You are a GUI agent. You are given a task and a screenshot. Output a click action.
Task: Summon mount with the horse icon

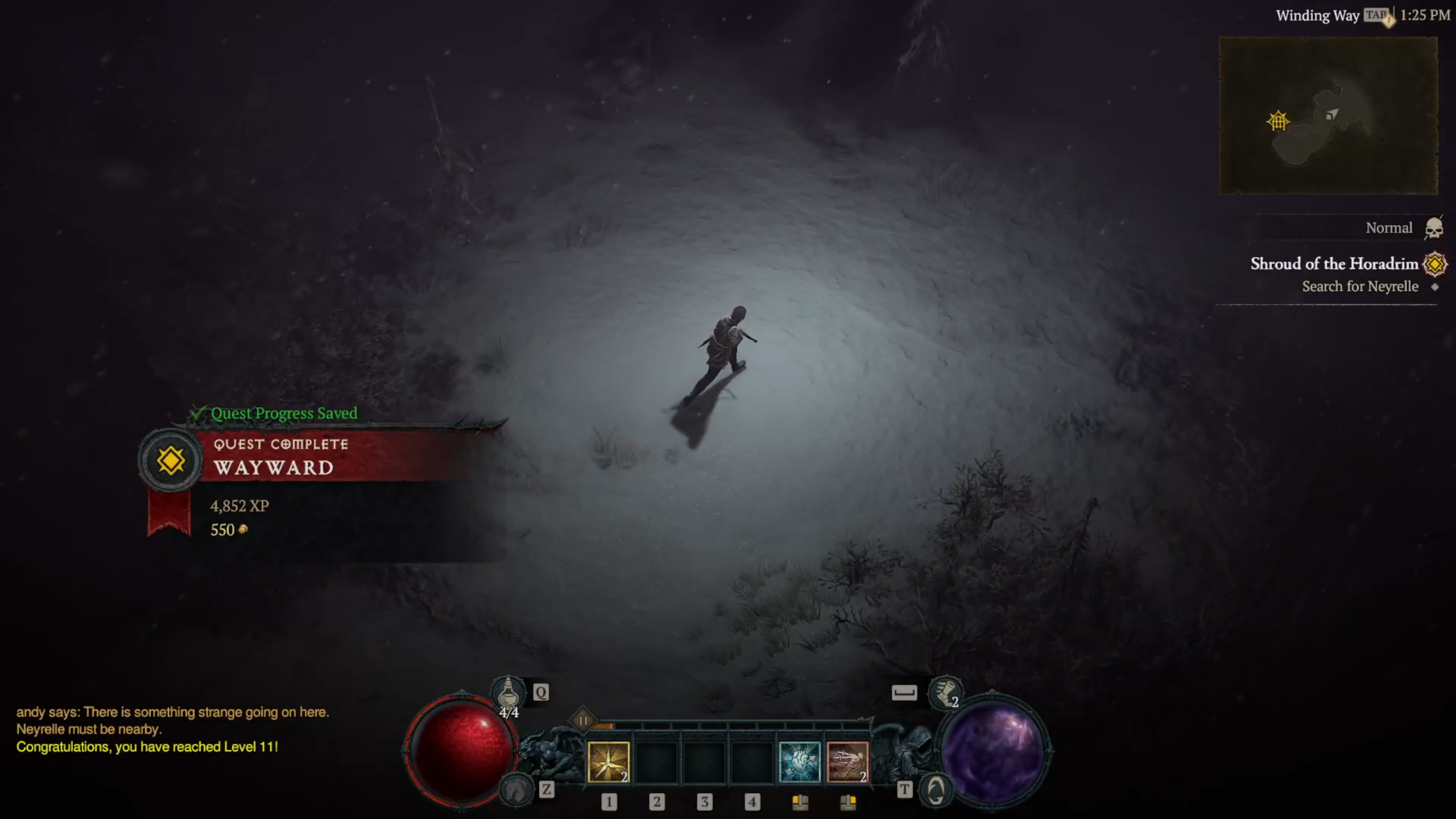coord(516,789)
